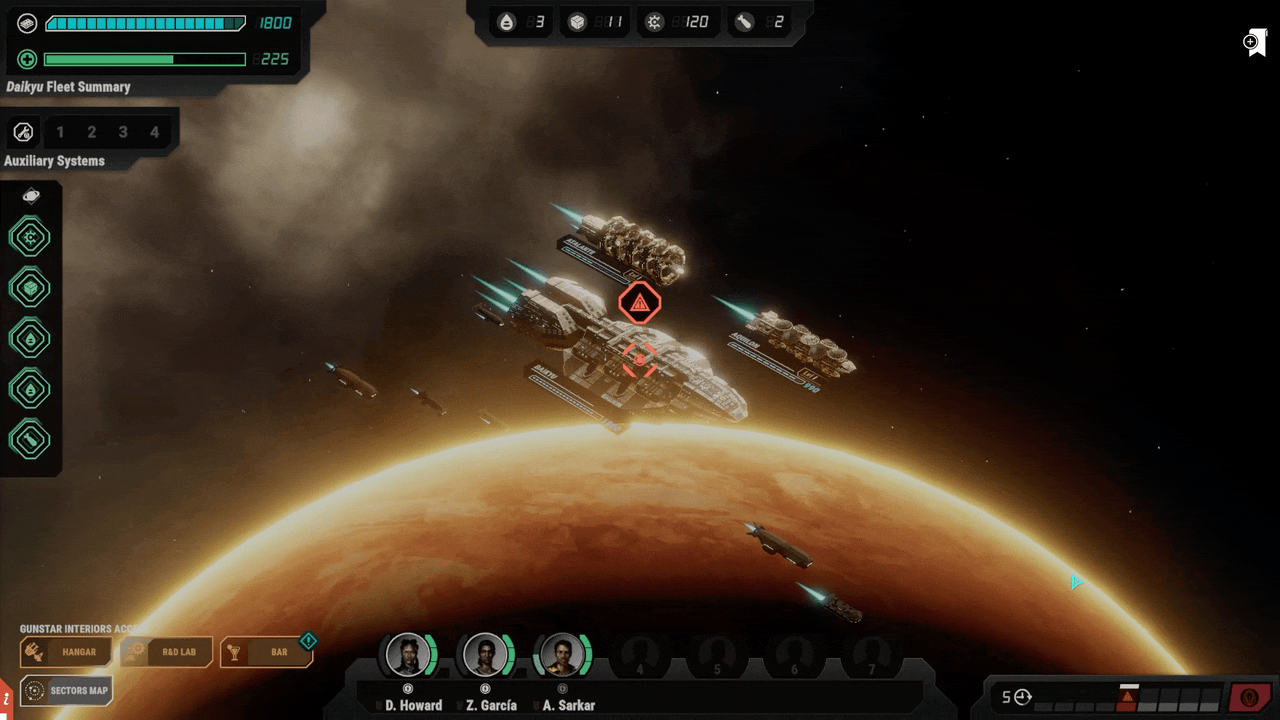Click the bookmark icon in the top corner
Image resolution: width=1280 pixels, height=720 pixels.
tap(1256, 43)
